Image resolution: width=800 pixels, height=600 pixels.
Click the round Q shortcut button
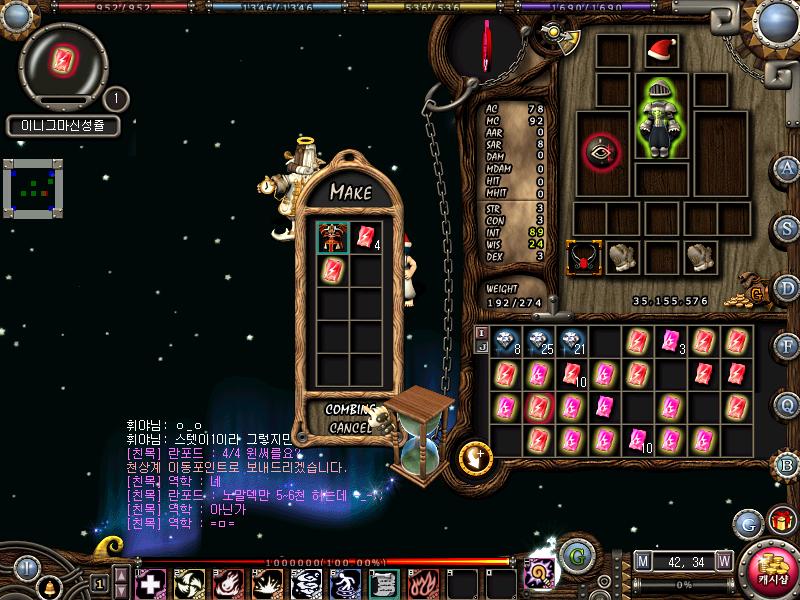788,405
